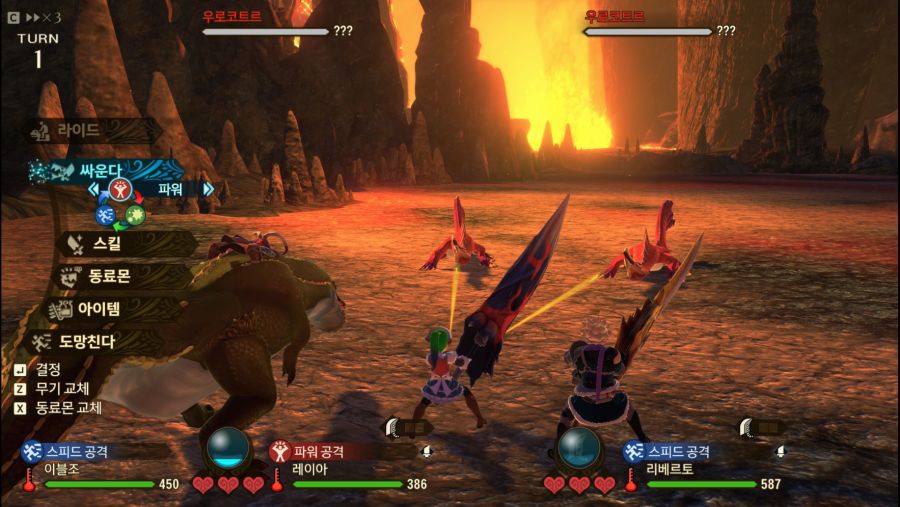Click the right arrow beside 파워
The height and width of the screenshot is (507, 900).
tap(208, 188)
